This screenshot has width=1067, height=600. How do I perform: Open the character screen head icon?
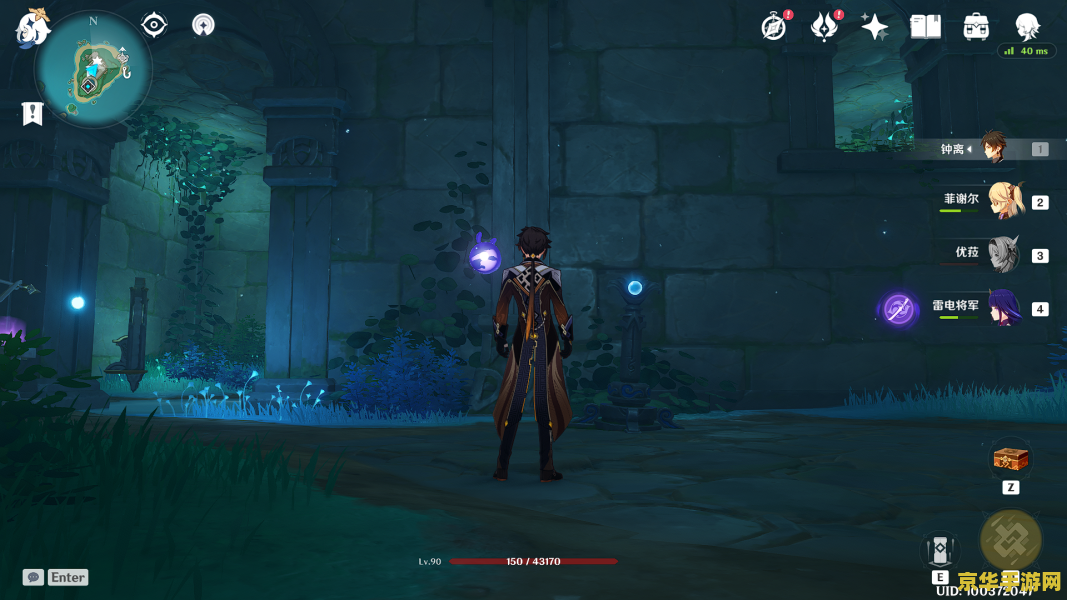pyautogui.click(x=1027, y=27)
